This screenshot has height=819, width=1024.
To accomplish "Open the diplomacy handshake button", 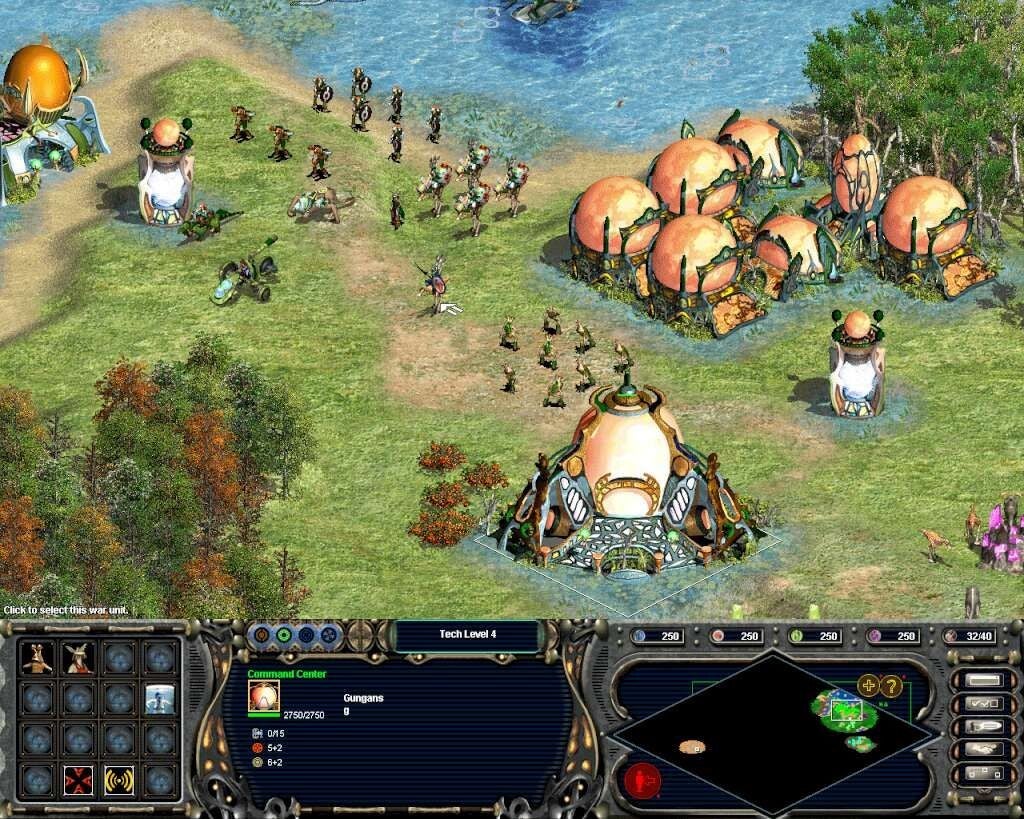I will (x=984, y=750).
